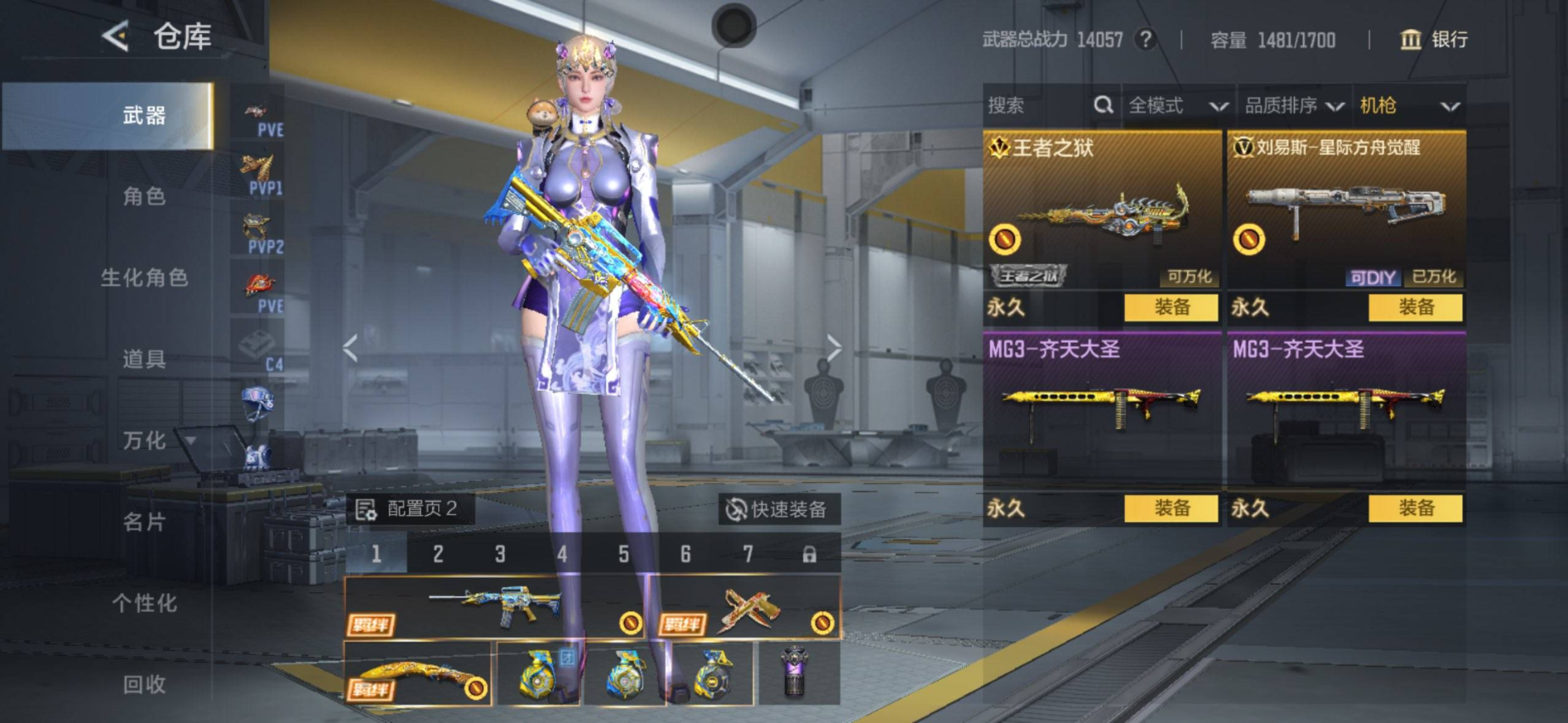Show help for 武器总战力 question mark
Image resolution: width=1568 pixels, height=723 pixels.
[1146, 39]
